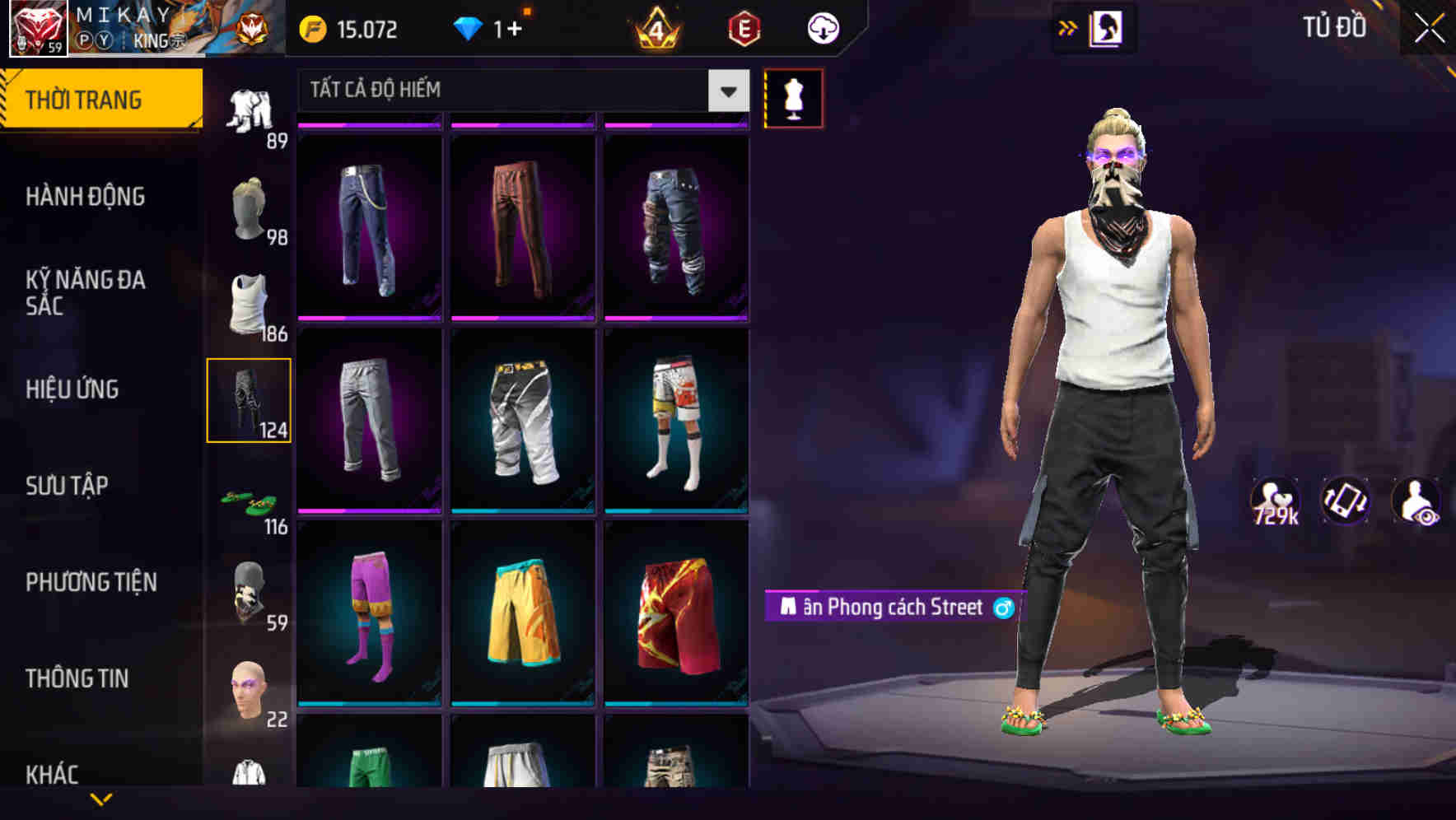Toggle the male gender symbol on Phong cách Street
The image size is (1456, 820).
[x=1004, y=608]
